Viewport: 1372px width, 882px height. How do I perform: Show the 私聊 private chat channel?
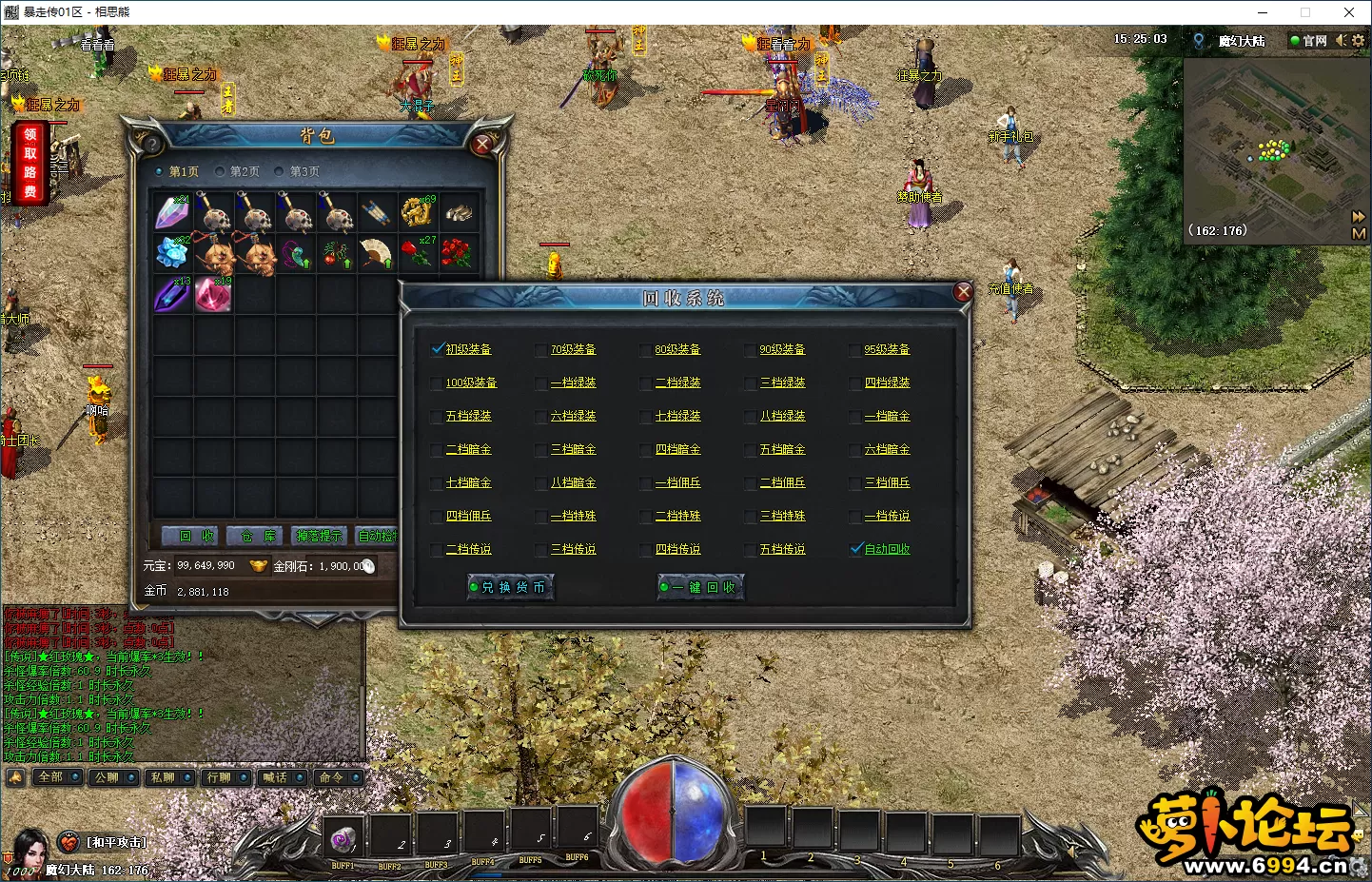pos(163,777)
